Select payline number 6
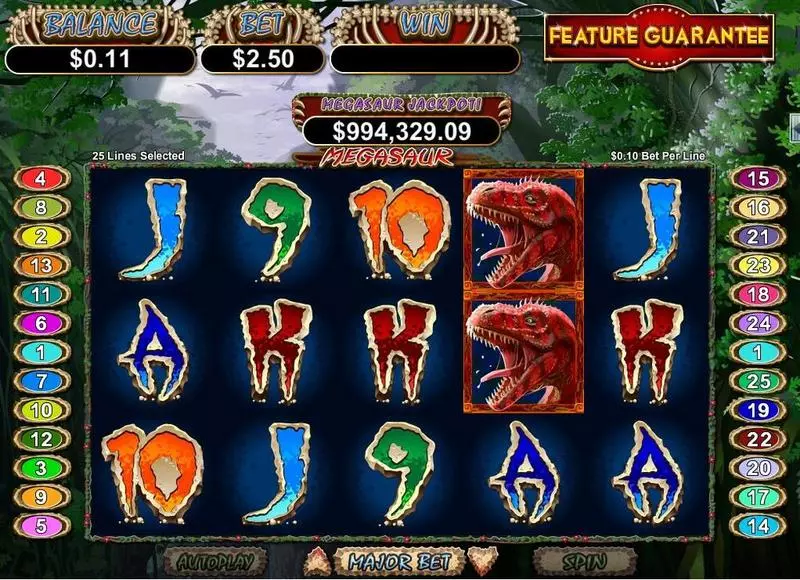 point(40,323)
